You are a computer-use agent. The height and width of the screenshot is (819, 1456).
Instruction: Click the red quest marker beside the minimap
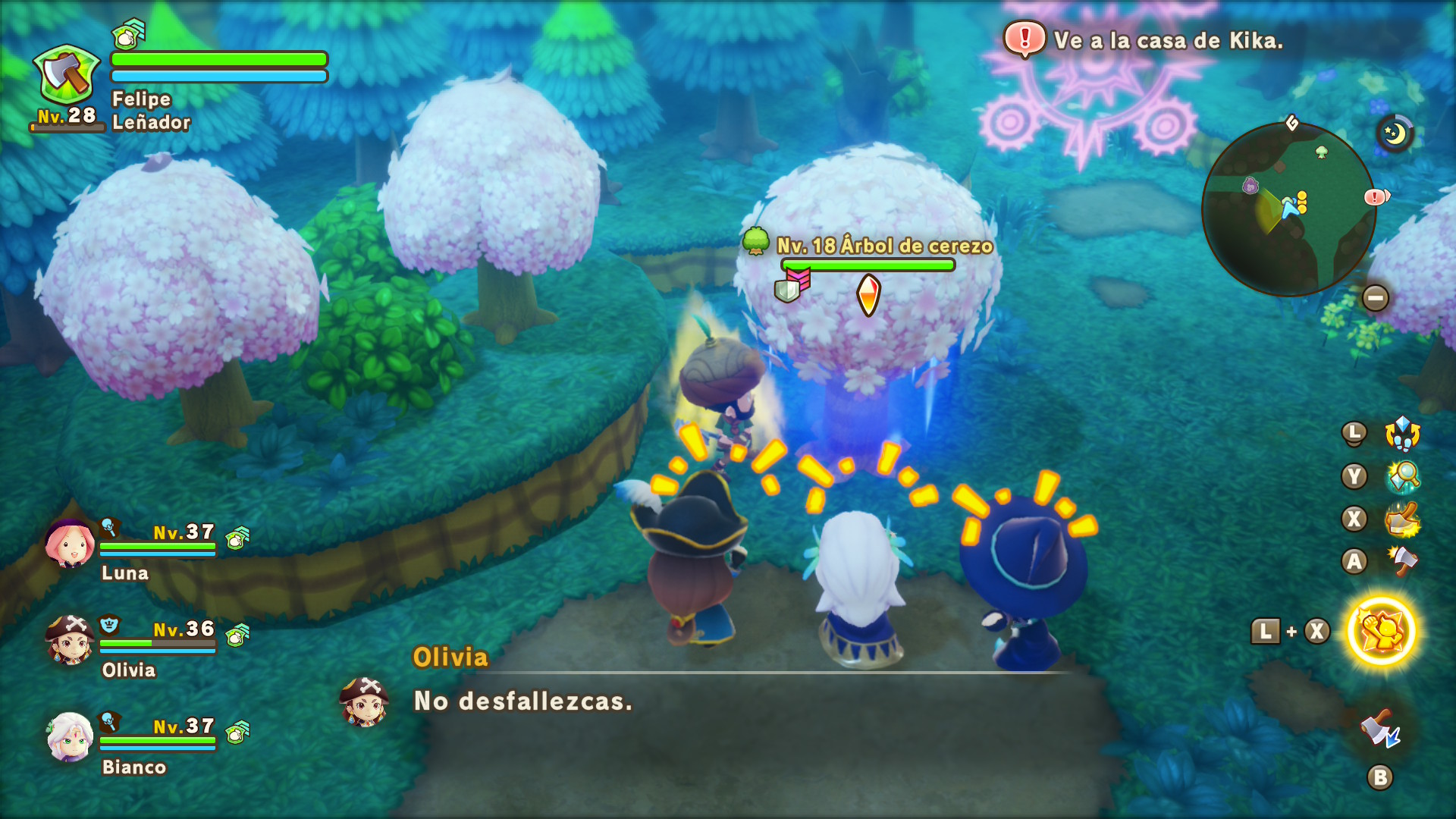click(x=1376, y=197)
